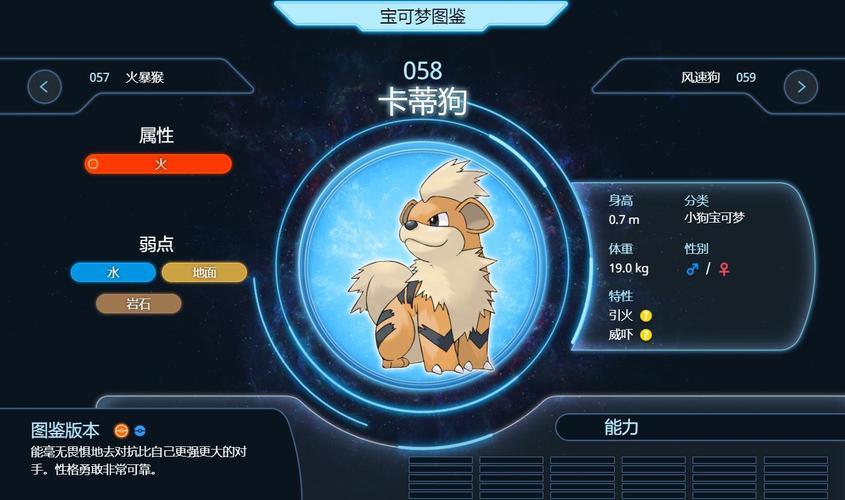
Task: Open the 059 风速狗 entry
Action: pos(718,77)
